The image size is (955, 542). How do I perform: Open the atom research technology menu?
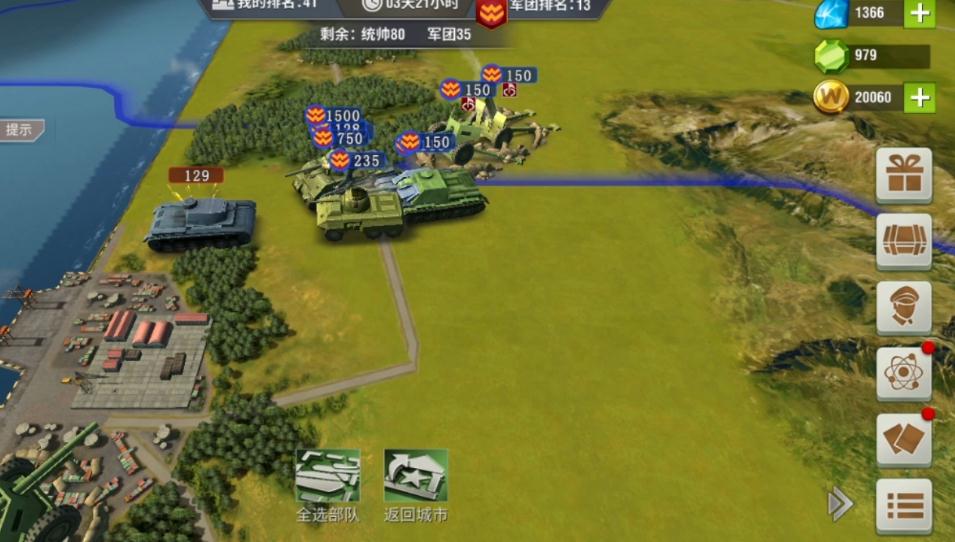(x=903, y=373)
